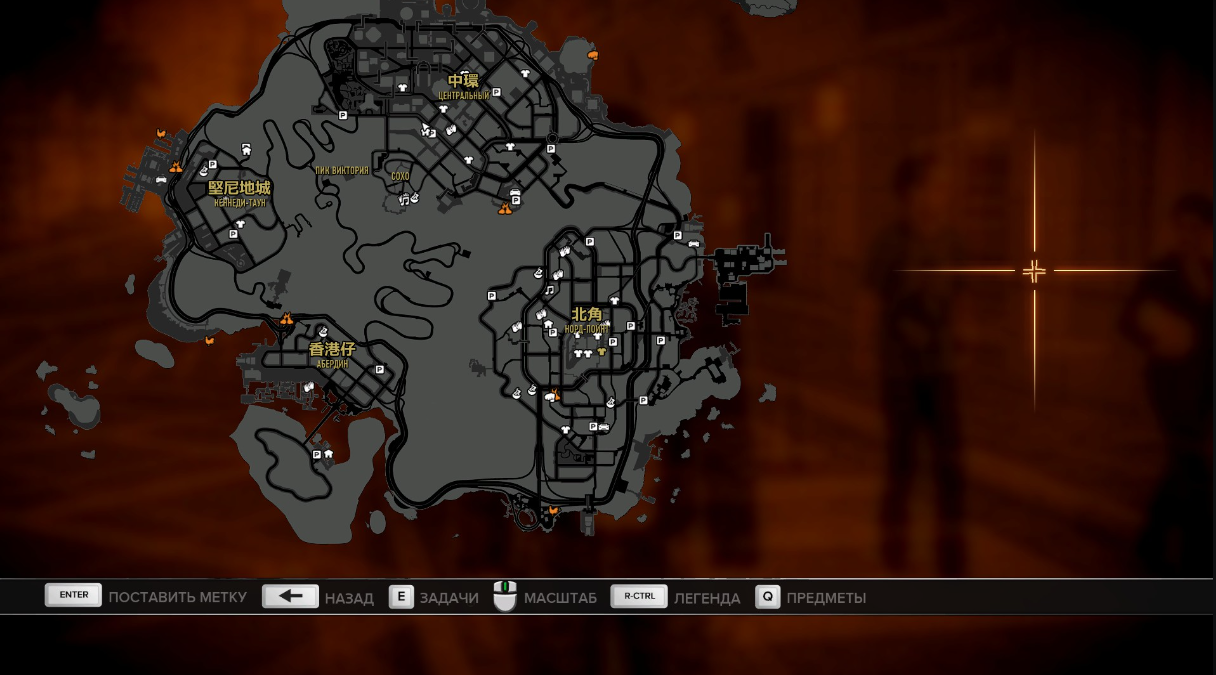Pick the gold shirt marker in Норд-Пойнт
Screen dimensions: 1216x675
pos(602,352)
